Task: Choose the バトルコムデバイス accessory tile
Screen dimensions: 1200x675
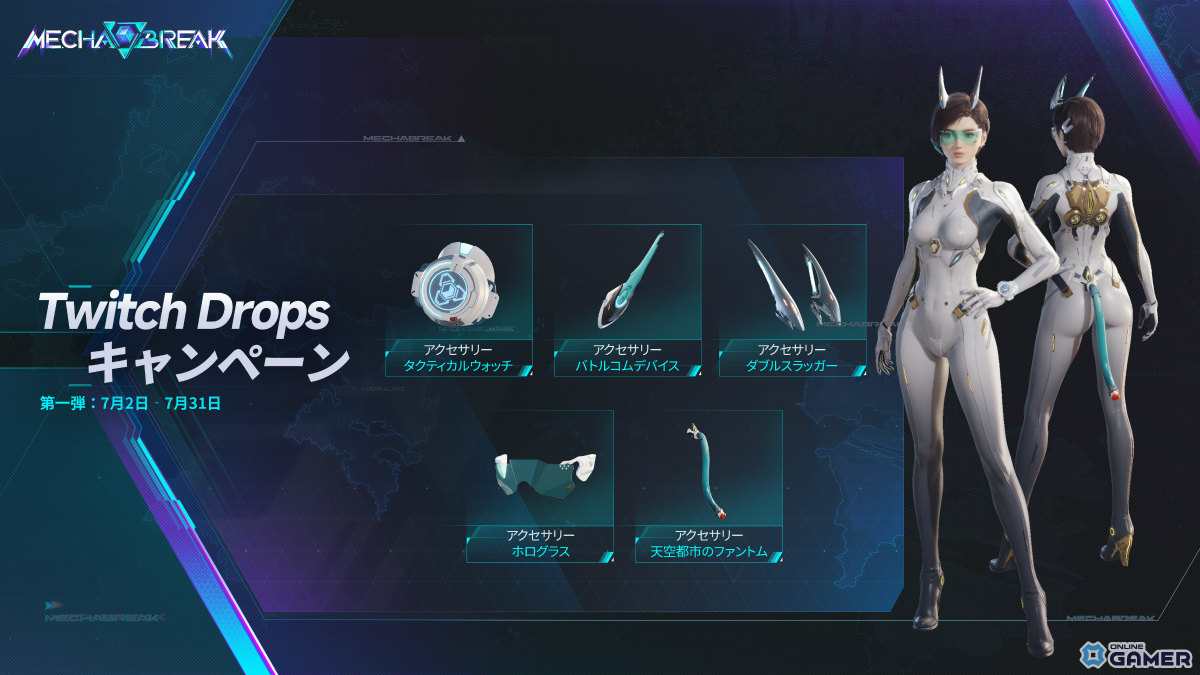Action: (627, 300)
